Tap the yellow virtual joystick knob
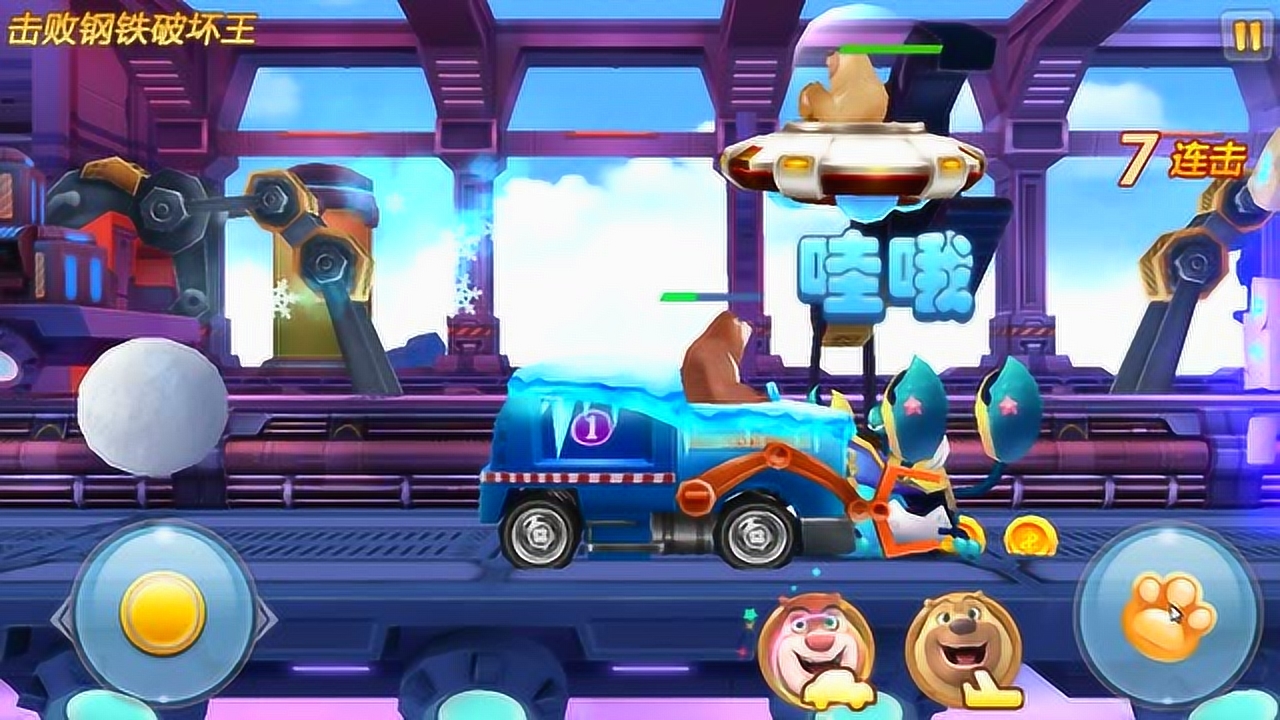This screenshot has height=720, width=1280. coord(163,612)
